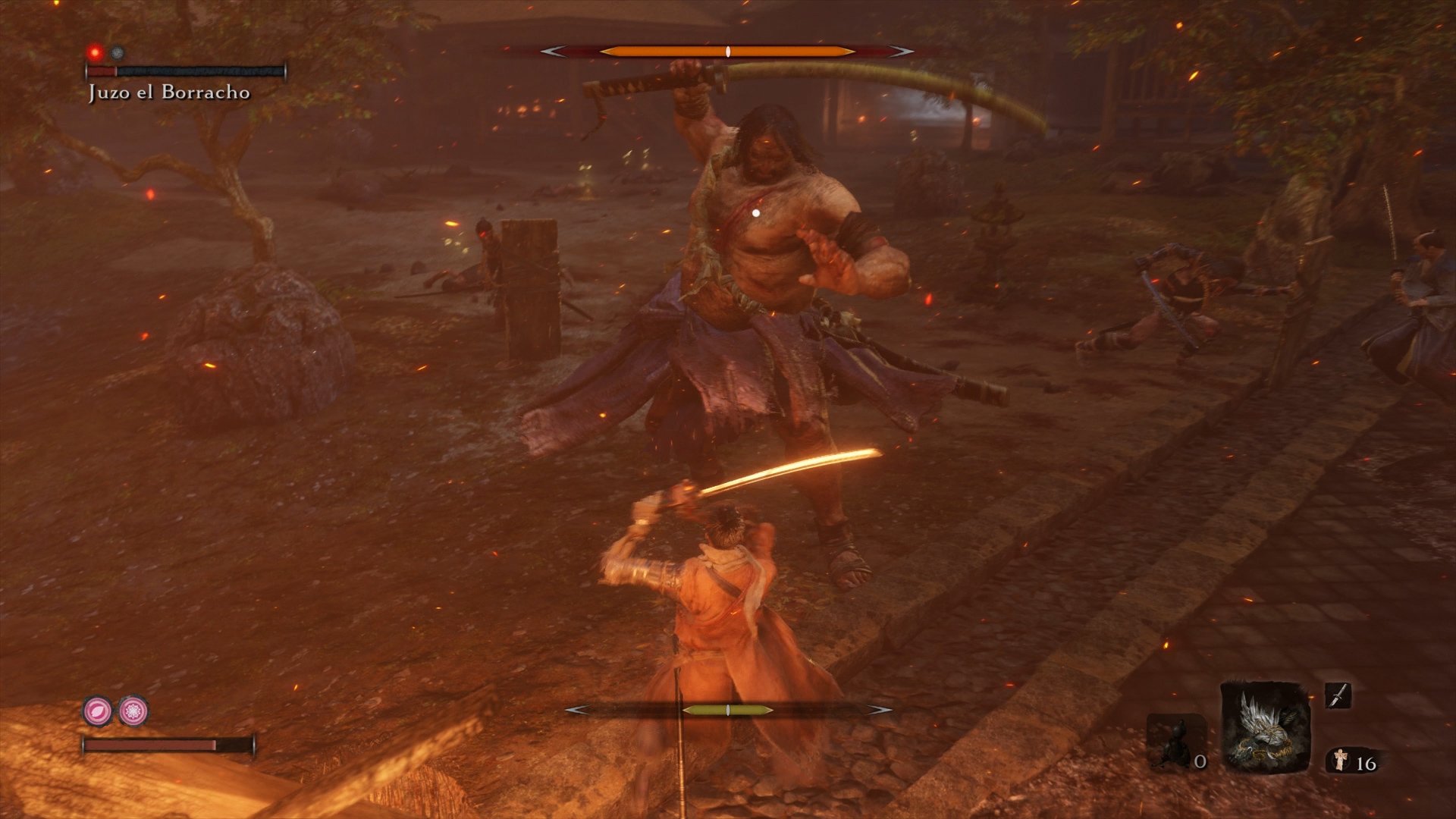
Task: Click the green player posture bar center
Action: [x=729, y=711]
